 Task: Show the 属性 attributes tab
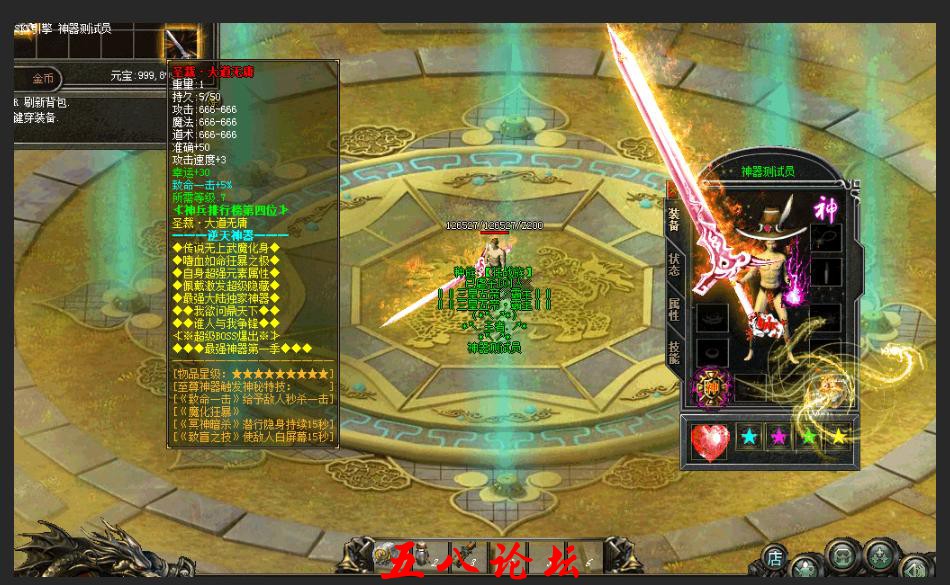click(x=674, y=309)
